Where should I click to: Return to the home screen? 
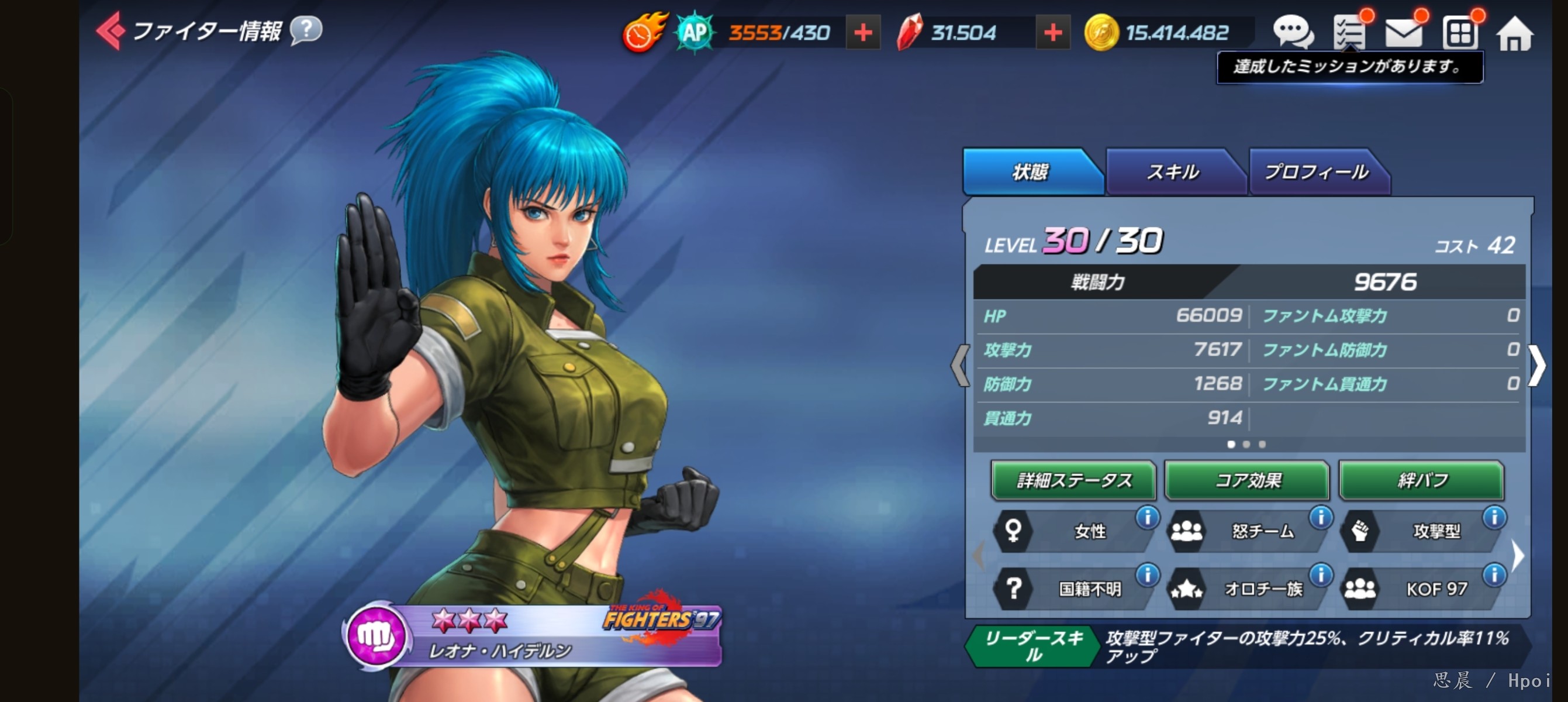1514,33
